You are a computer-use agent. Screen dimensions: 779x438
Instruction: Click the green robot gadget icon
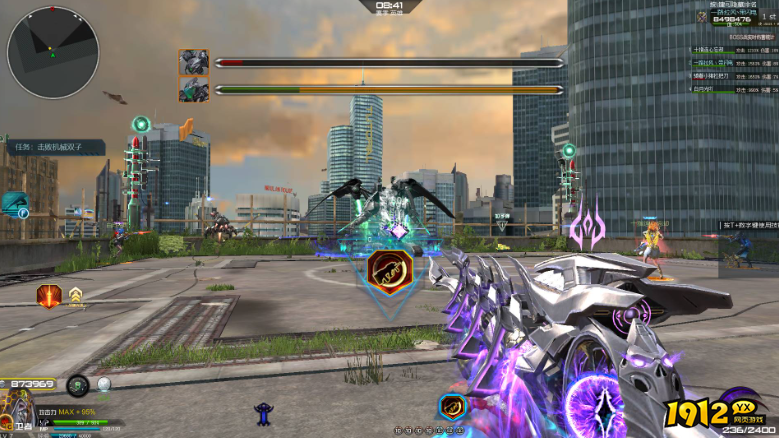(78, 385)
